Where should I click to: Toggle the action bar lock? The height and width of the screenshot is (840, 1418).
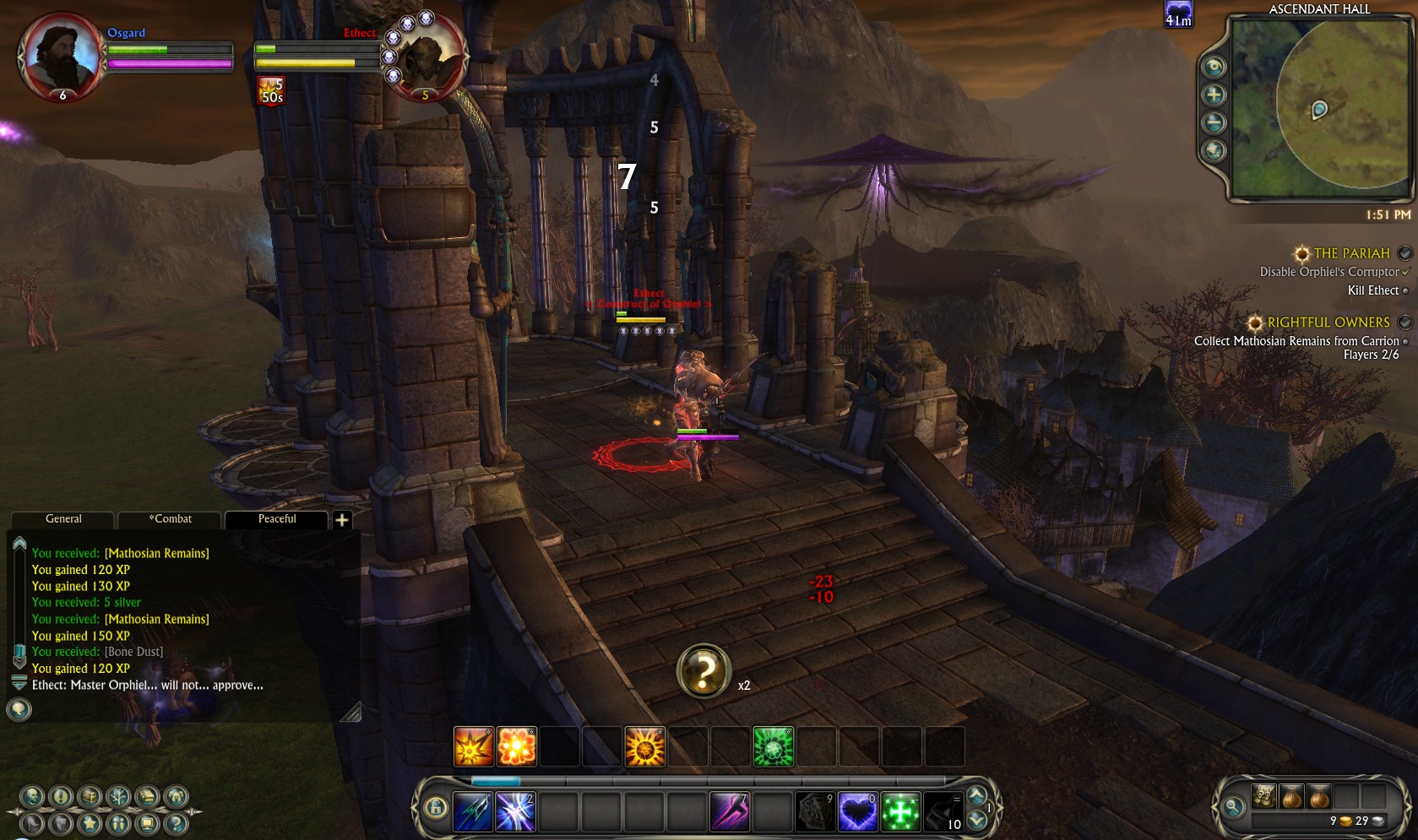[x=436, y=809]
